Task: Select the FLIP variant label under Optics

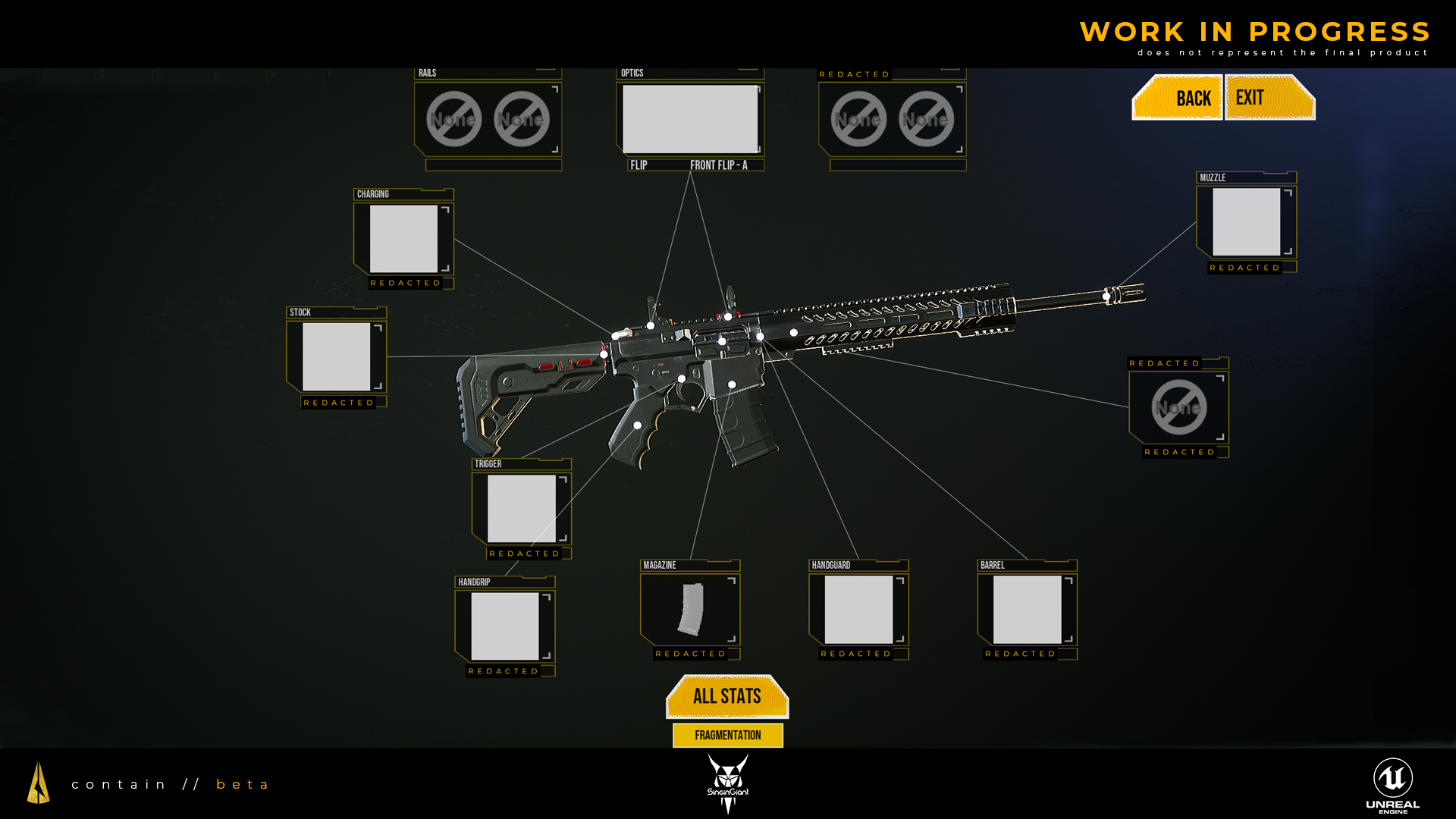Action: click(x=639, y=165)
